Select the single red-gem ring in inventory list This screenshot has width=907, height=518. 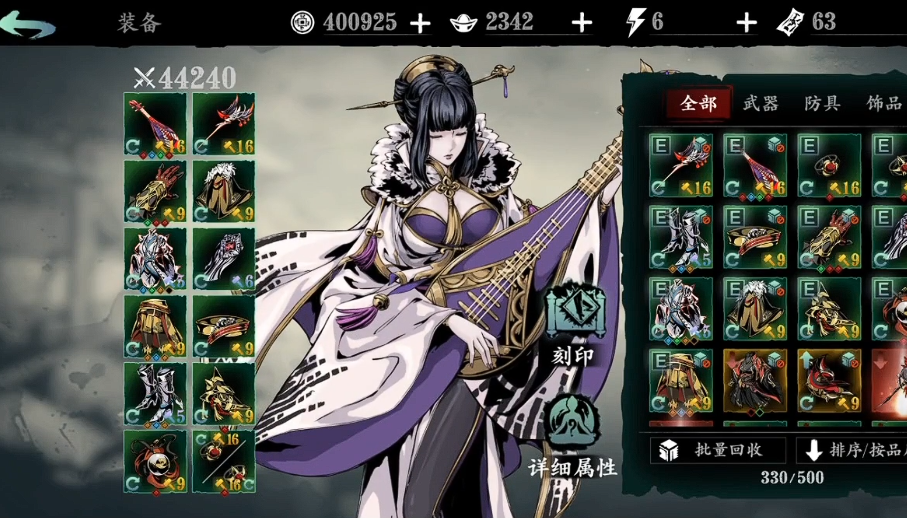pos(829,165)
